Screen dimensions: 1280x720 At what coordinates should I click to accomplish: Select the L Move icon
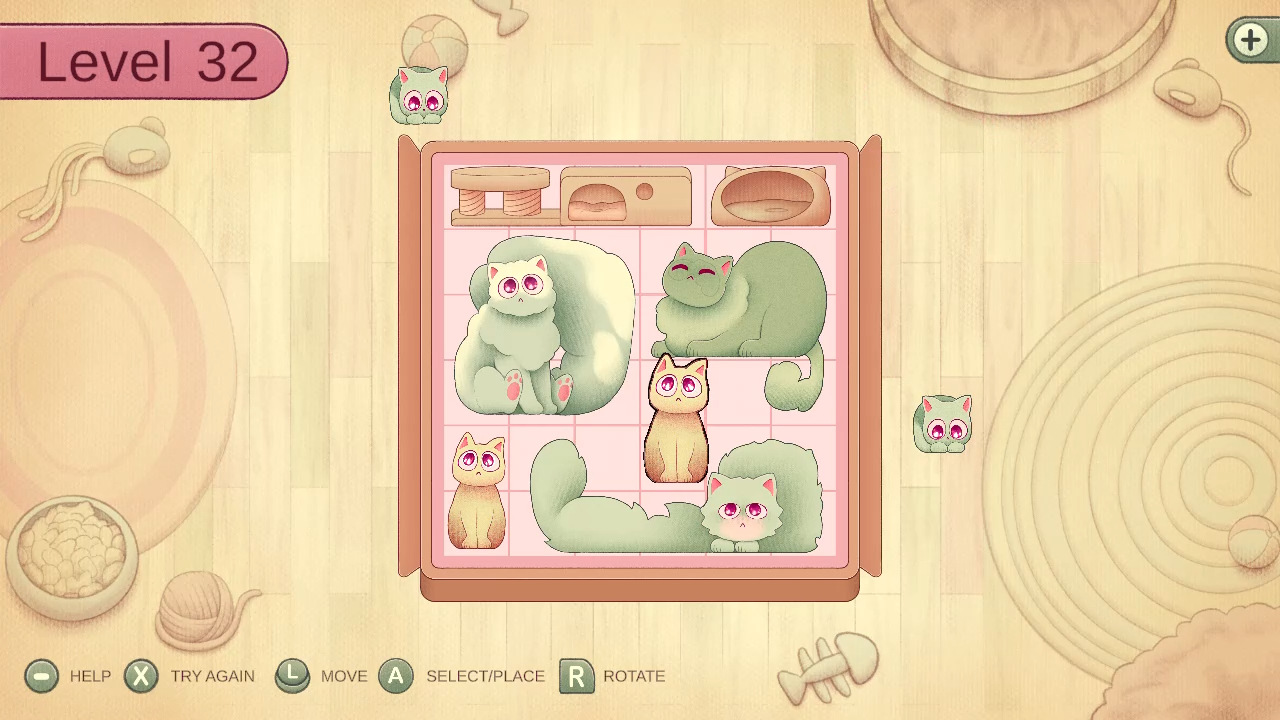293,676
